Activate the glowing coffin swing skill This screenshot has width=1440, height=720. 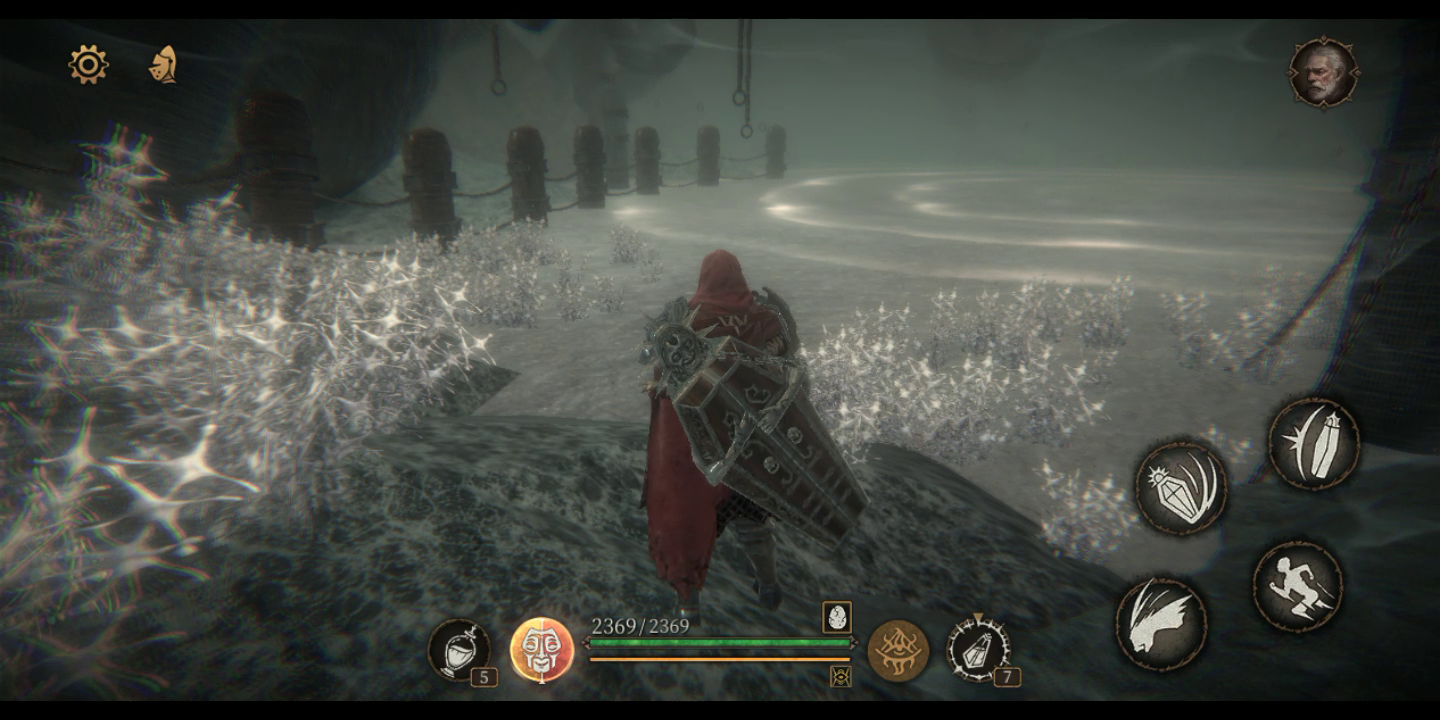pyautogui.click(x=1181, y=488)
